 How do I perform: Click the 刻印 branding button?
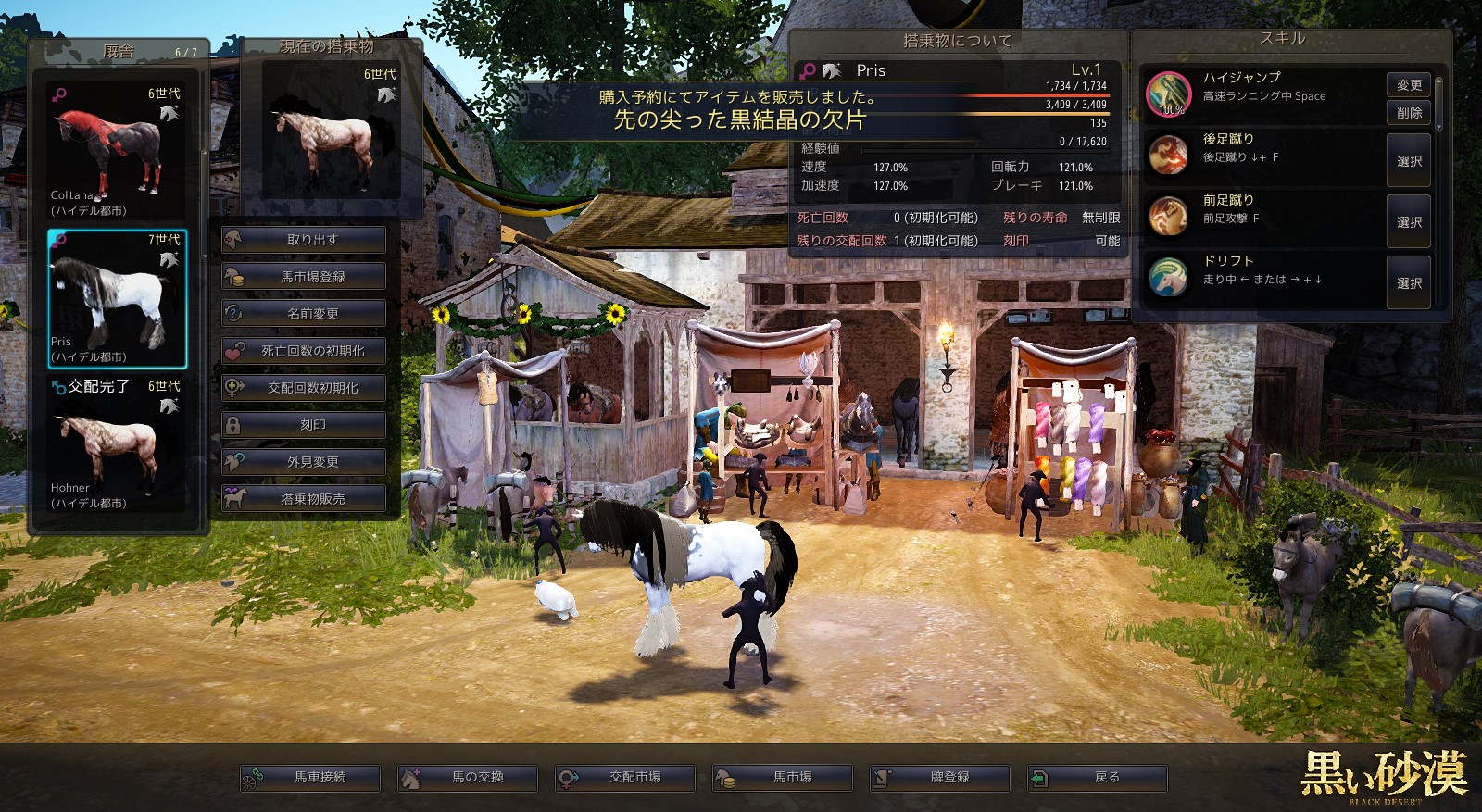point(304,425)
